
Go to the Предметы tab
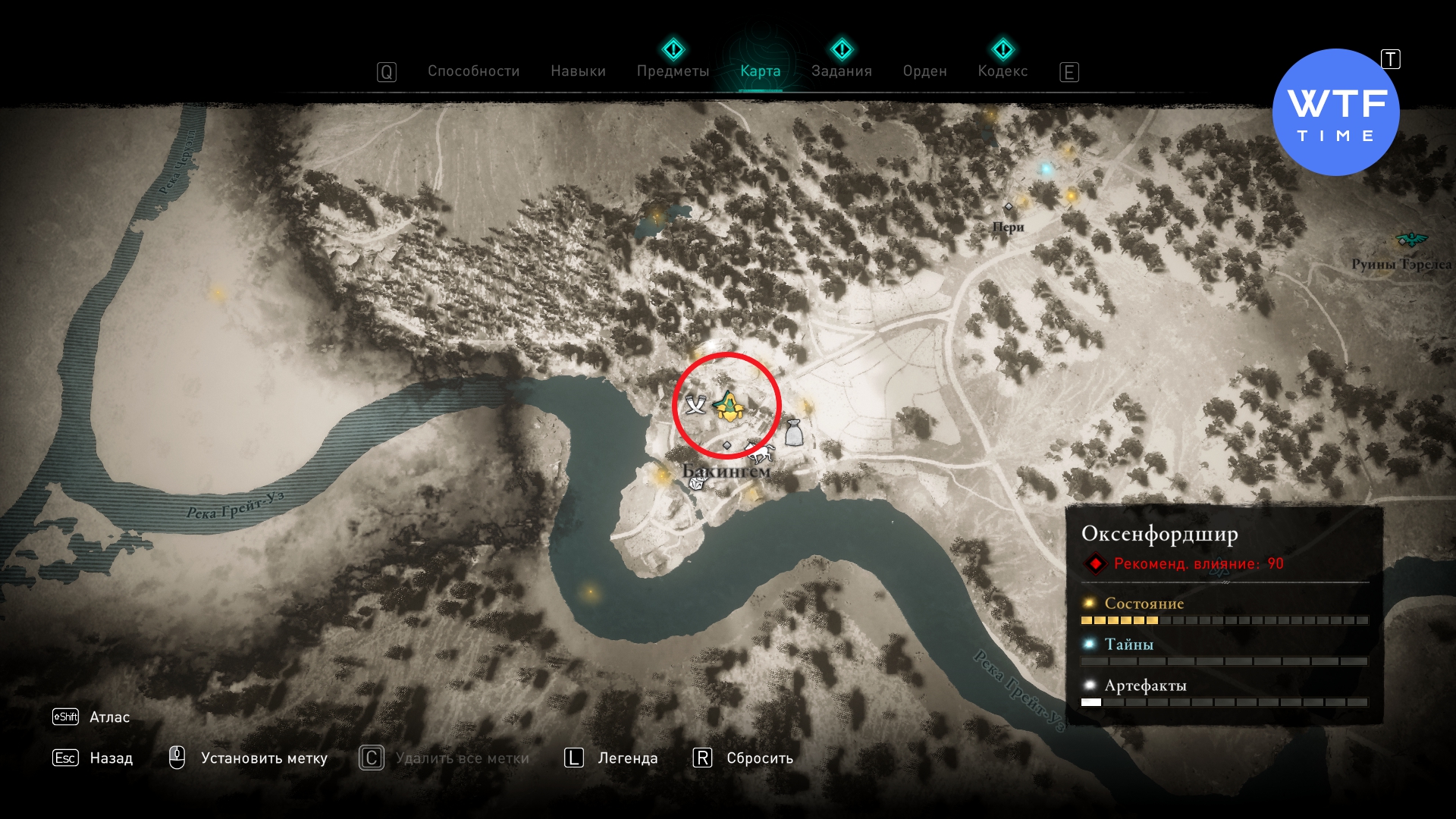(673, 71)
